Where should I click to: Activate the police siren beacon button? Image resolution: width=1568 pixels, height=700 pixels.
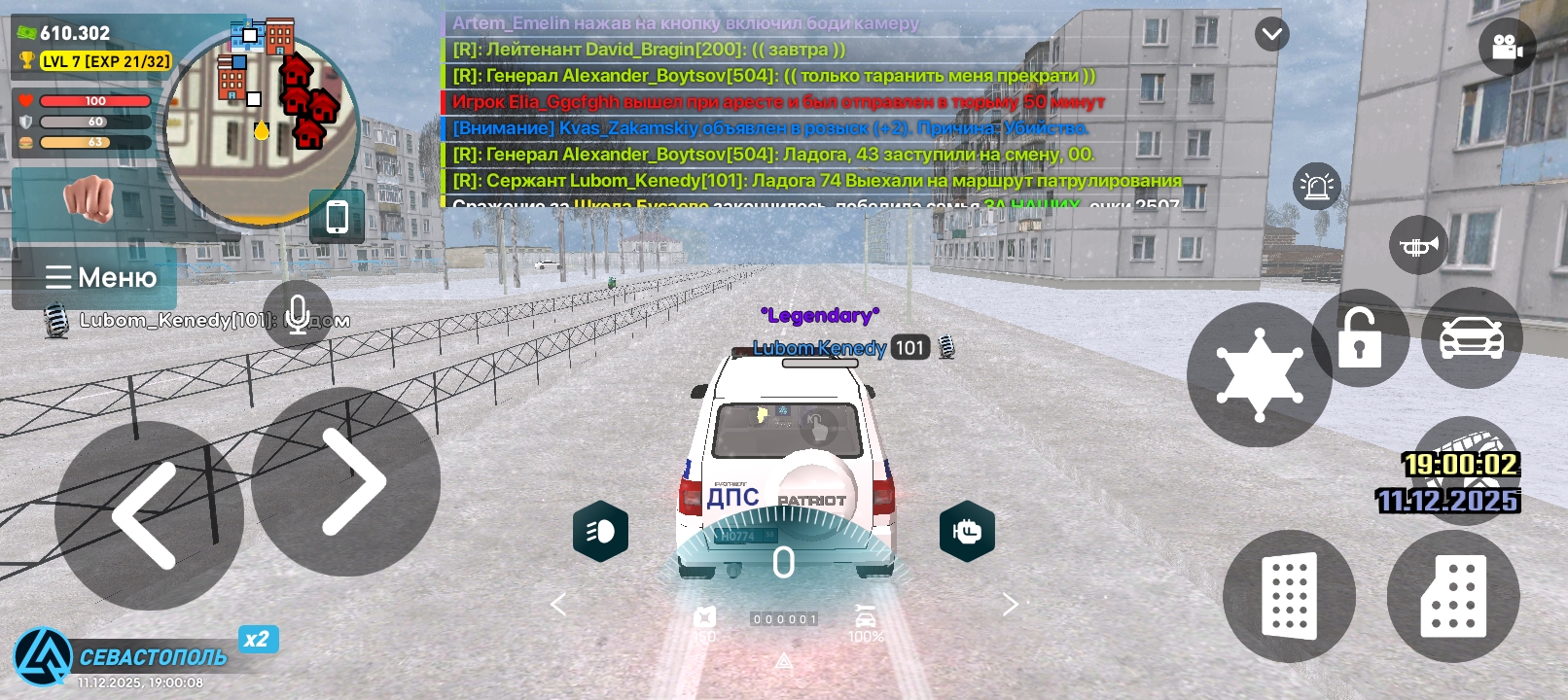pyautogui.click(x=1317, y=186)
